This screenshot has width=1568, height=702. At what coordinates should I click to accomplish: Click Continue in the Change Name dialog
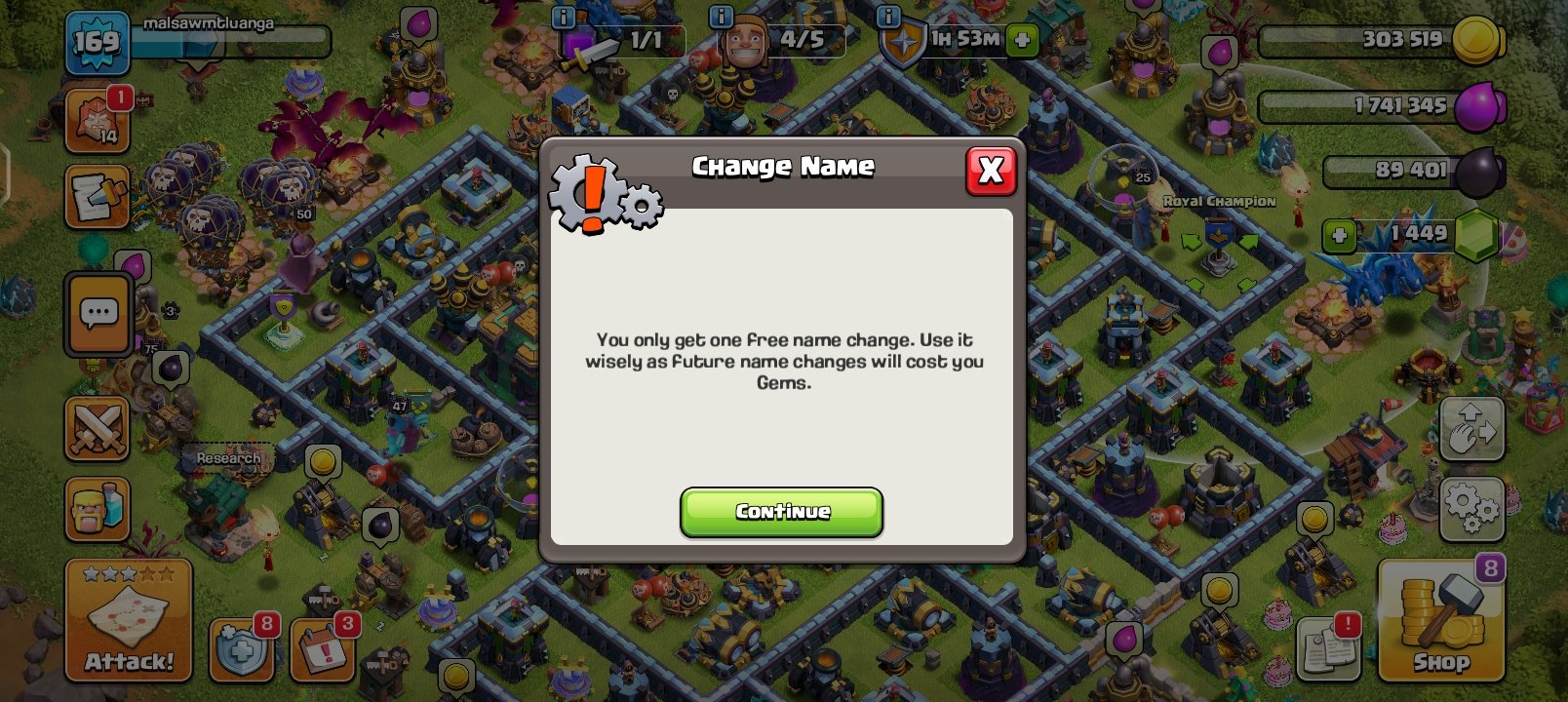pyautogui.click(x=781, y=512)
